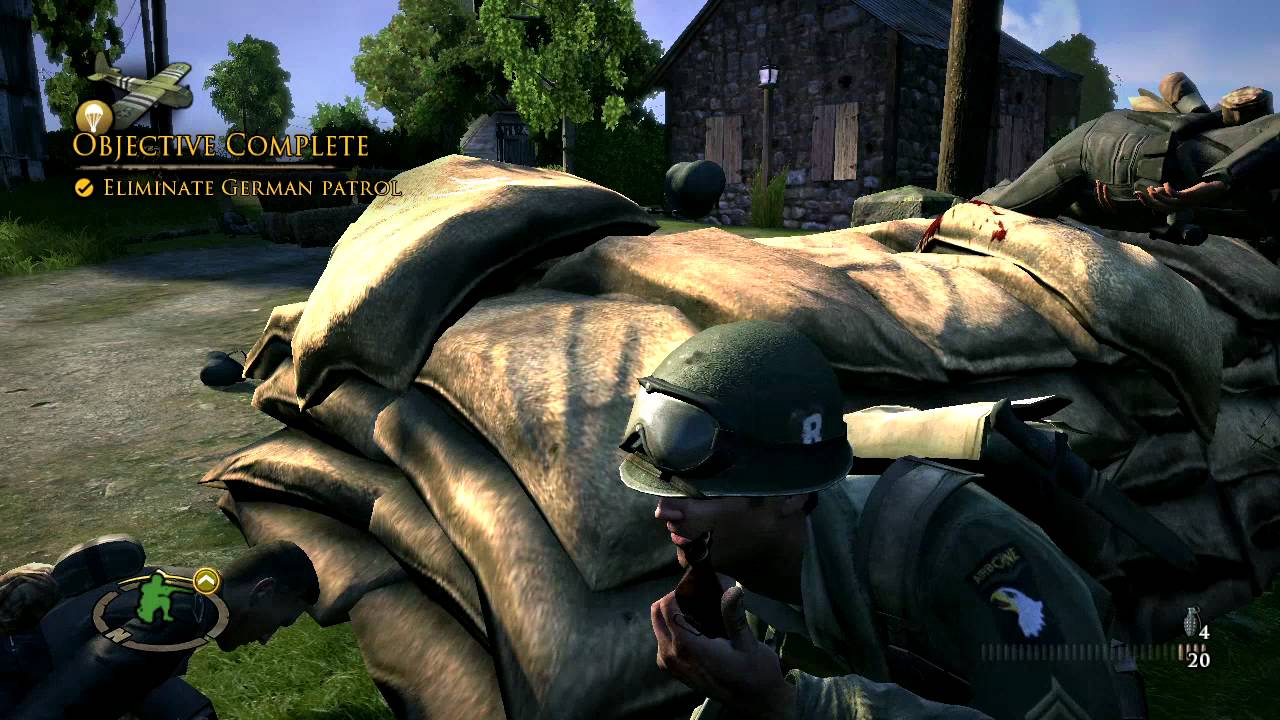Click the grenade icon near the ammo counter
This screenshot has width=1280, height=720.
pyautogui.click(x=1191, y=622)
